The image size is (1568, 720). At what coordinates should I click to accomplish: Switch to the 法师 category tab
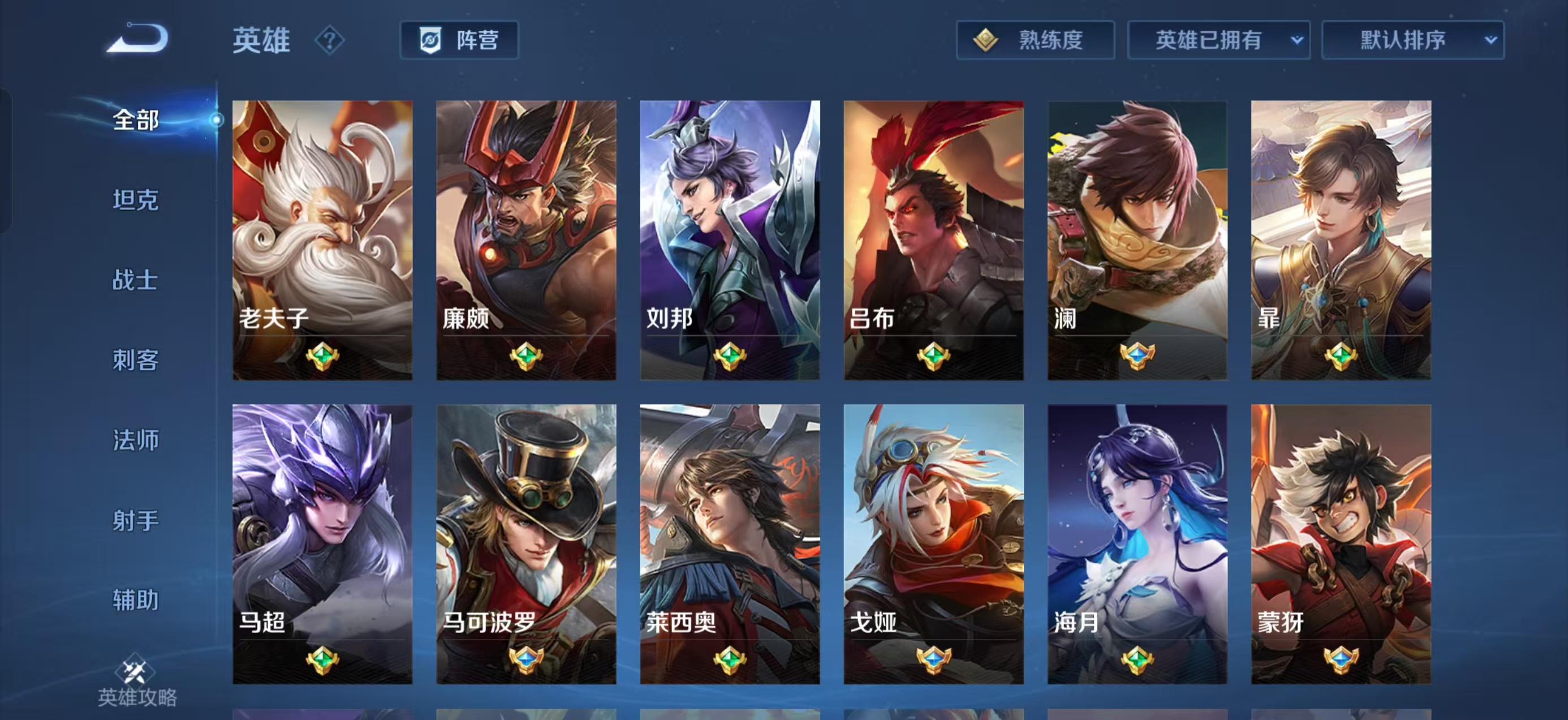135,440
